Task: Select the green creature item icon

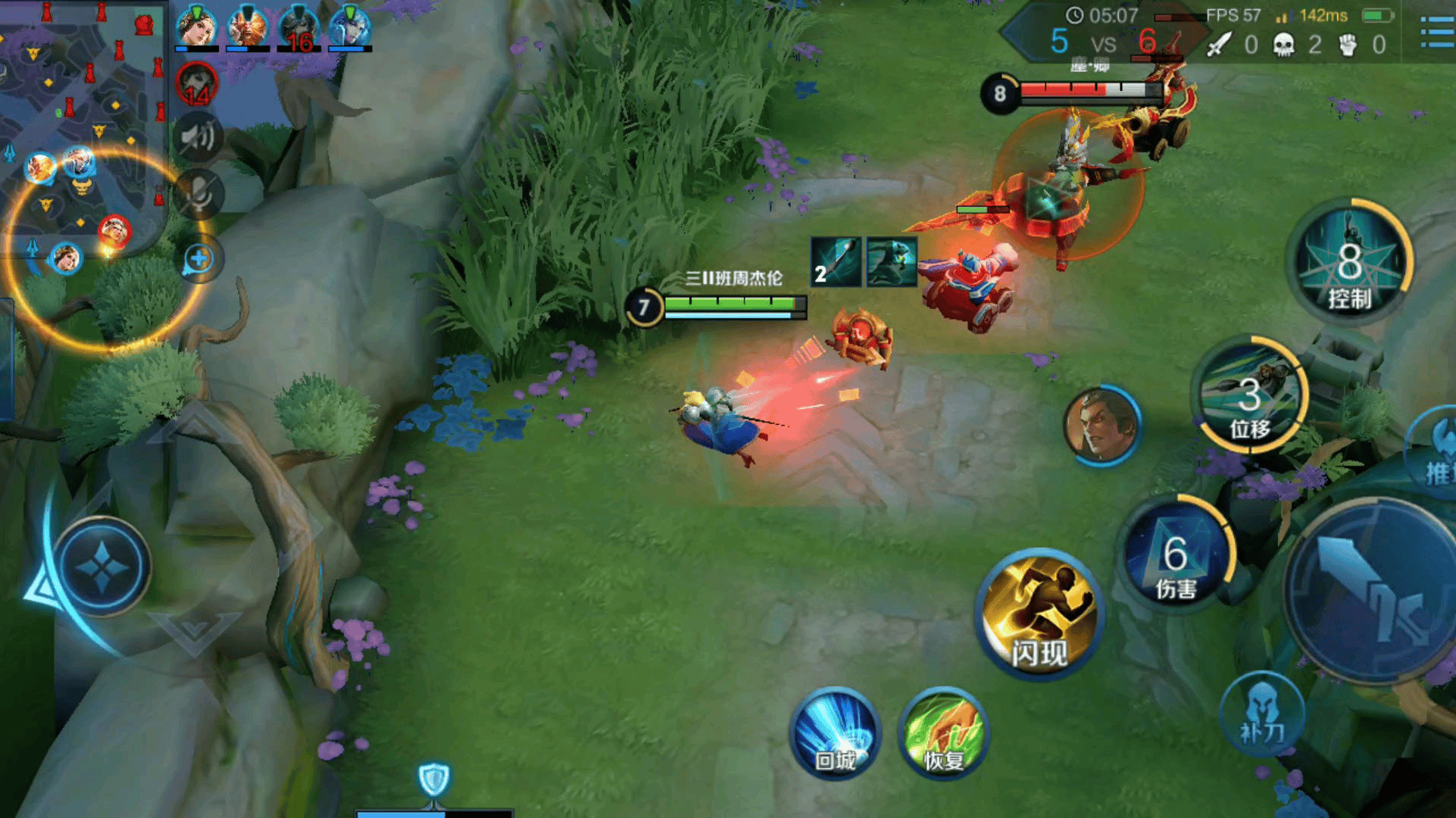Action: click(892, 261)
